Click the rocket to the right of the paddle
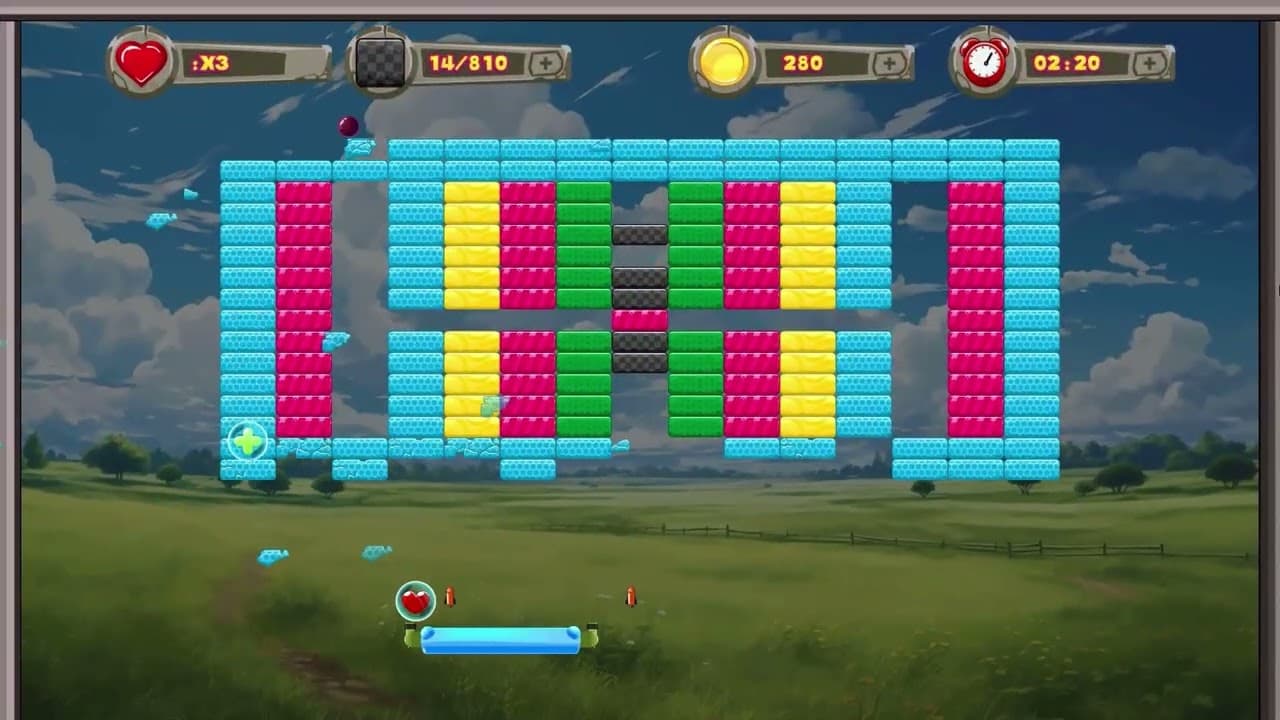Image resolution: width=1280 pixels, height=720 pixels. point(633,595)
